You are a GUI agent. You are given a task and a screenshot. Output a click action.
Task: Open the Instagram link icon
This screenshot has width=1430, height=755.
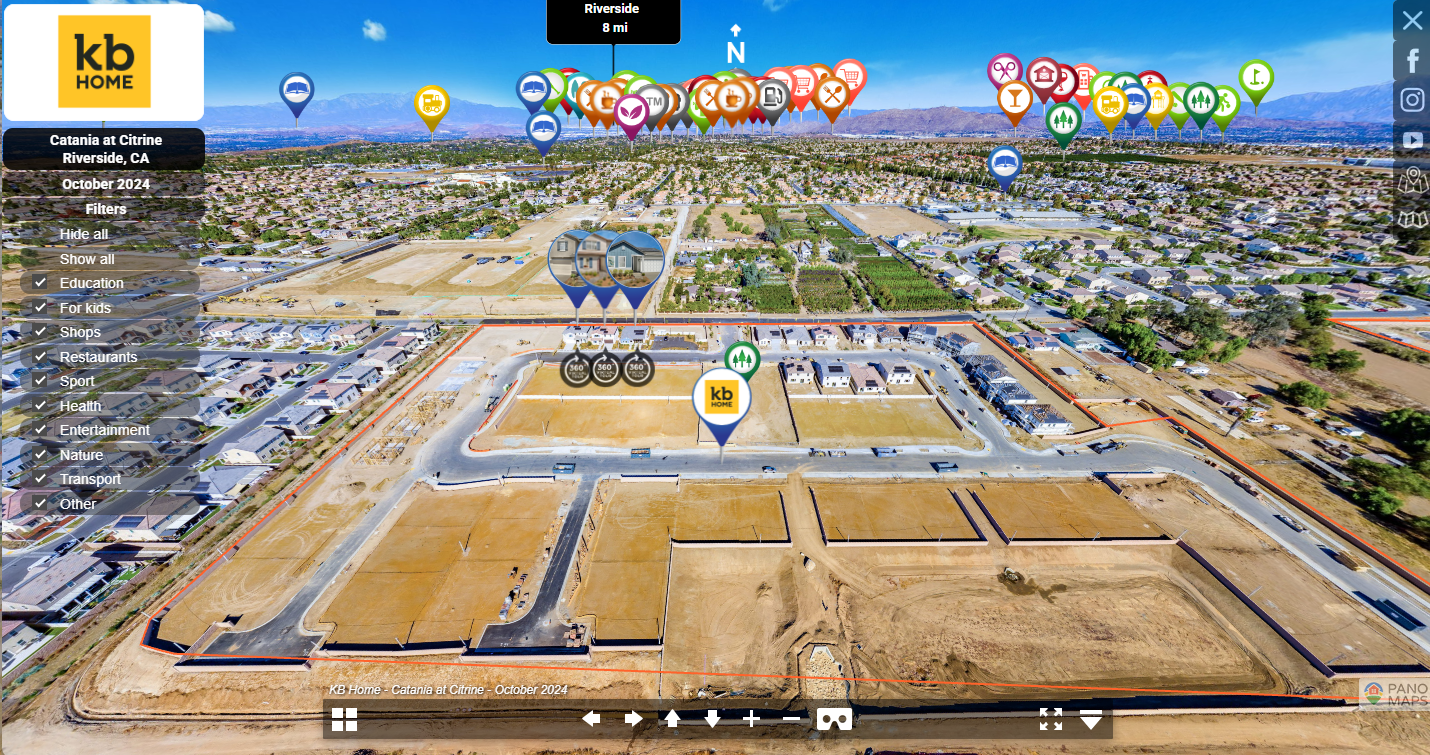[1412, 100]
